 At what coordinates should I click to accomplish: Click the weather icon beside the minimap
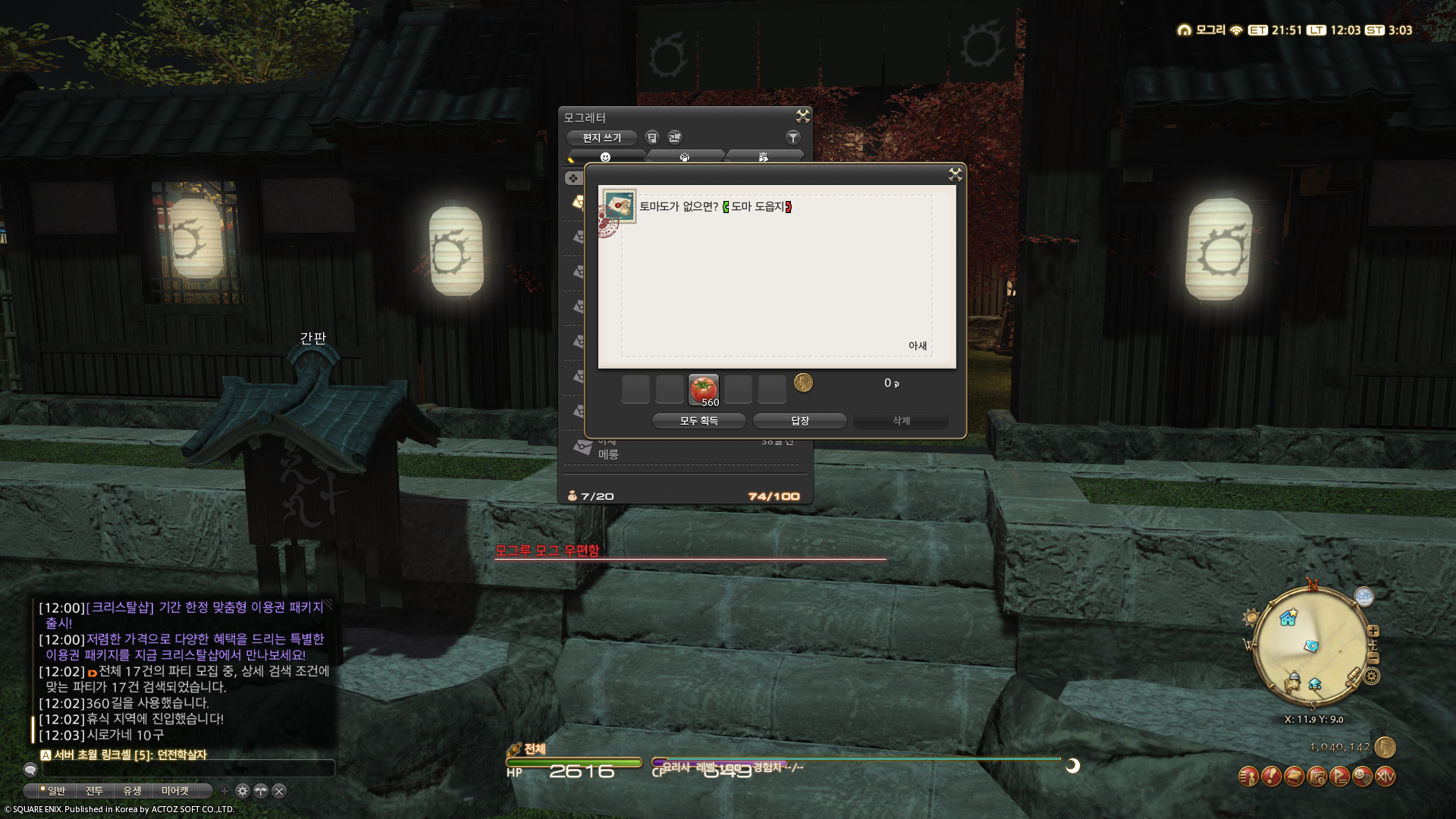[x=1363, y=597]
